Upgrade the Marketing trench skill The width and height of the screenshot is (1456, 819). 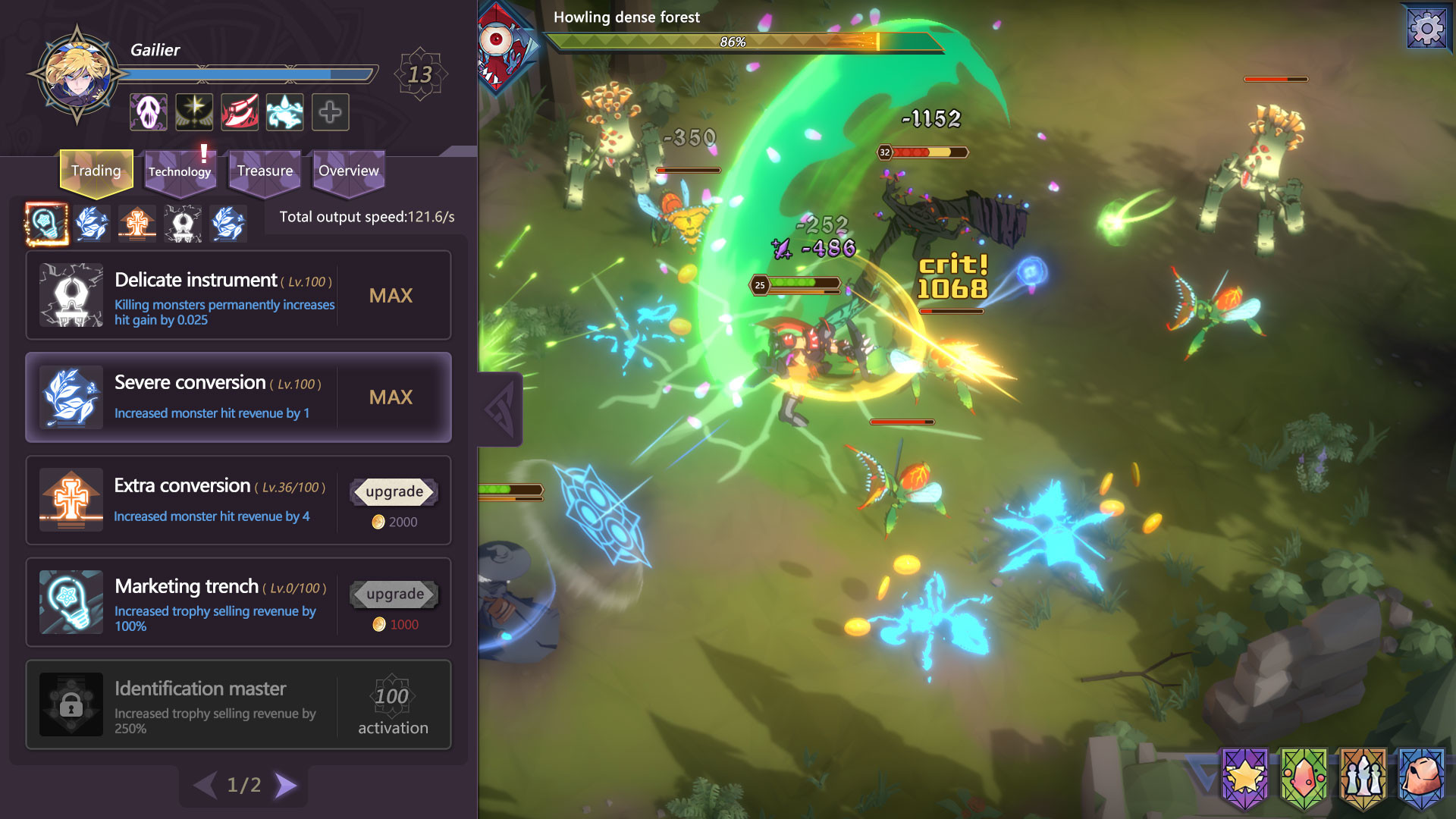click(394, 594)
